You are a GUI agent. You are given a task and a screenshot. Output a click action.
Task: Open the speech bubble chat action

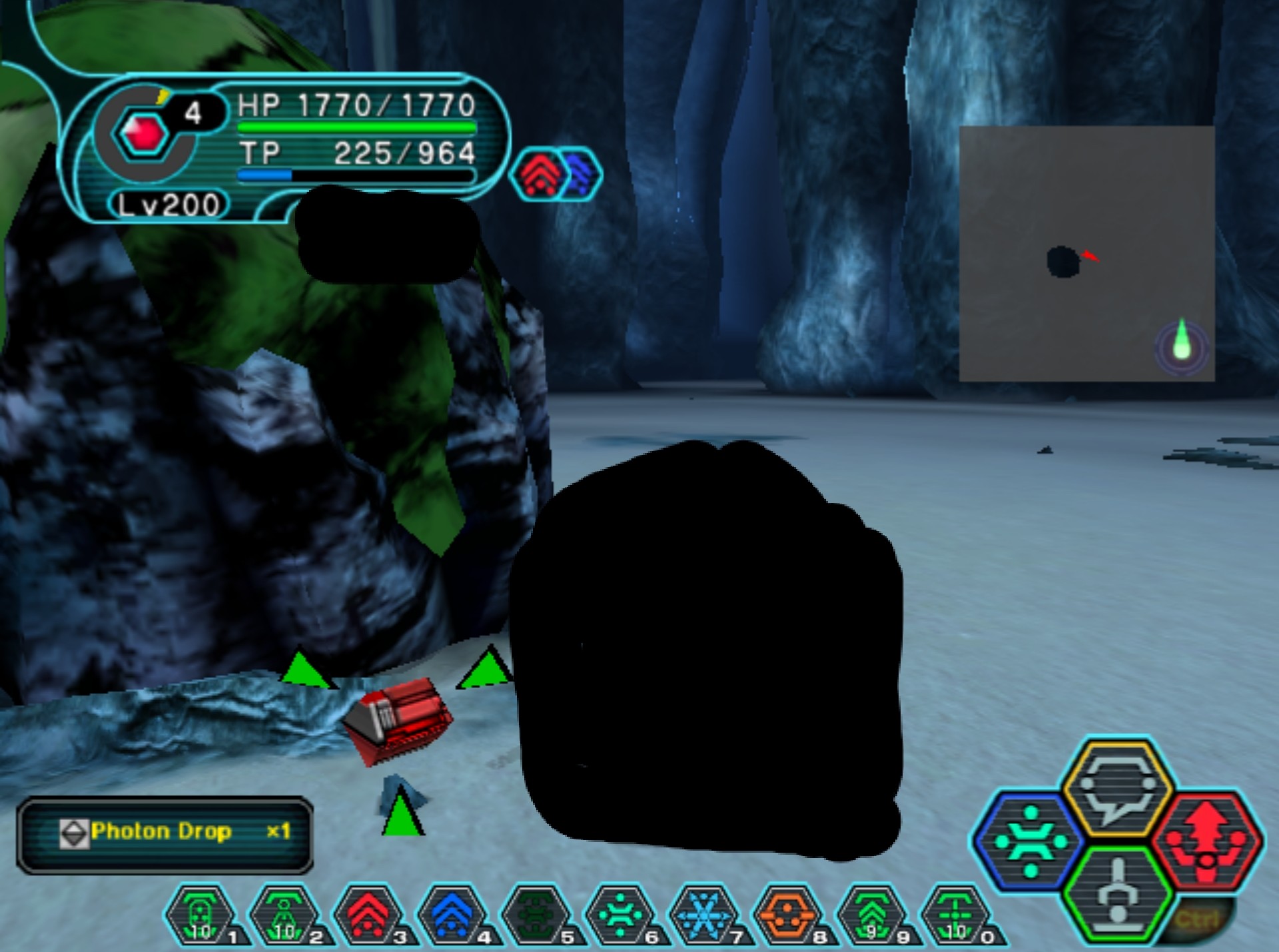point(1116,788)
